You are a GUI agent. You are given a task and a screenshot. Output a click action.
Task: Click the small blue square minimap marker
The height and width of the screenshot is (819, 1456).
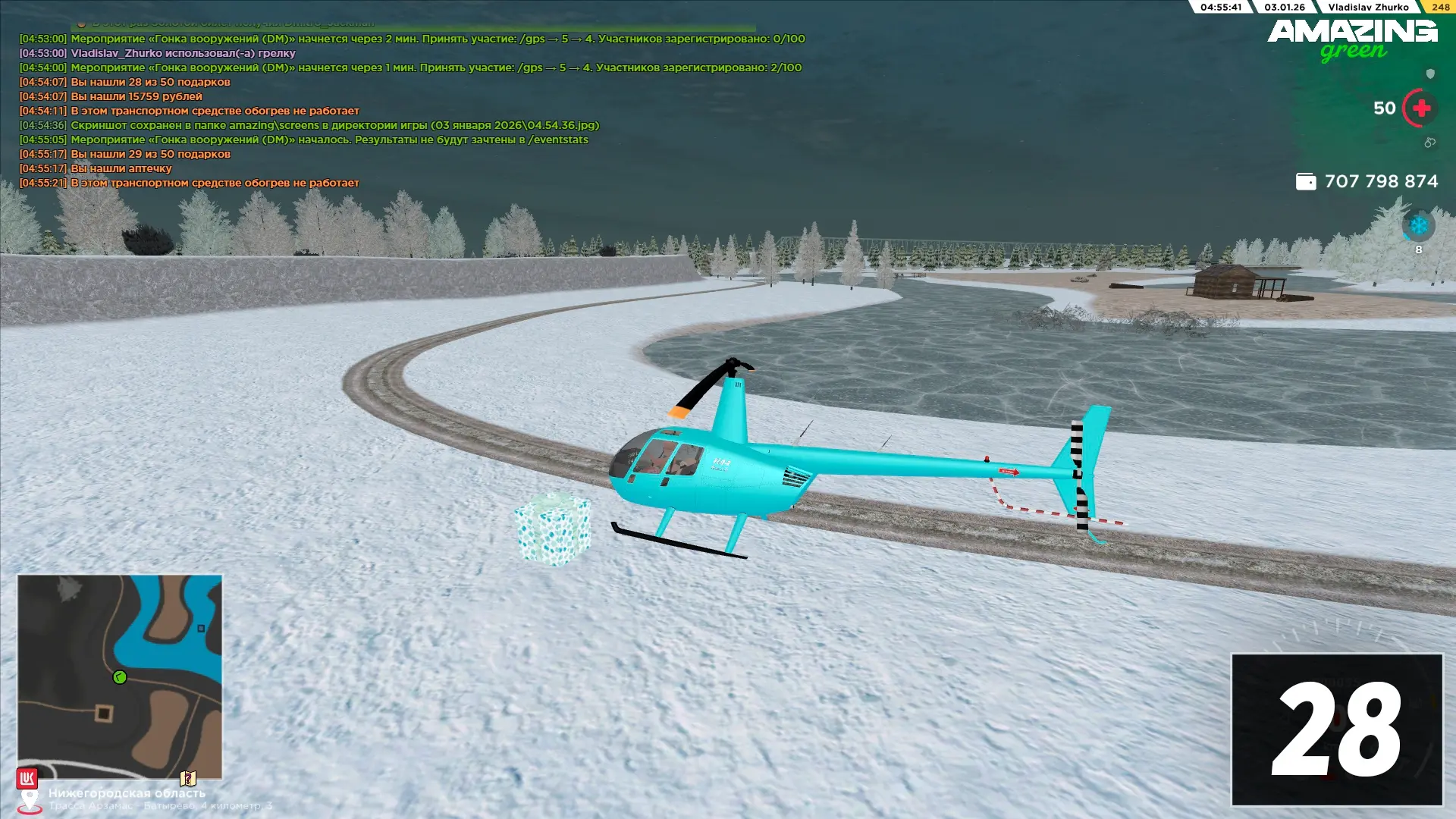[x=201, y=628]
